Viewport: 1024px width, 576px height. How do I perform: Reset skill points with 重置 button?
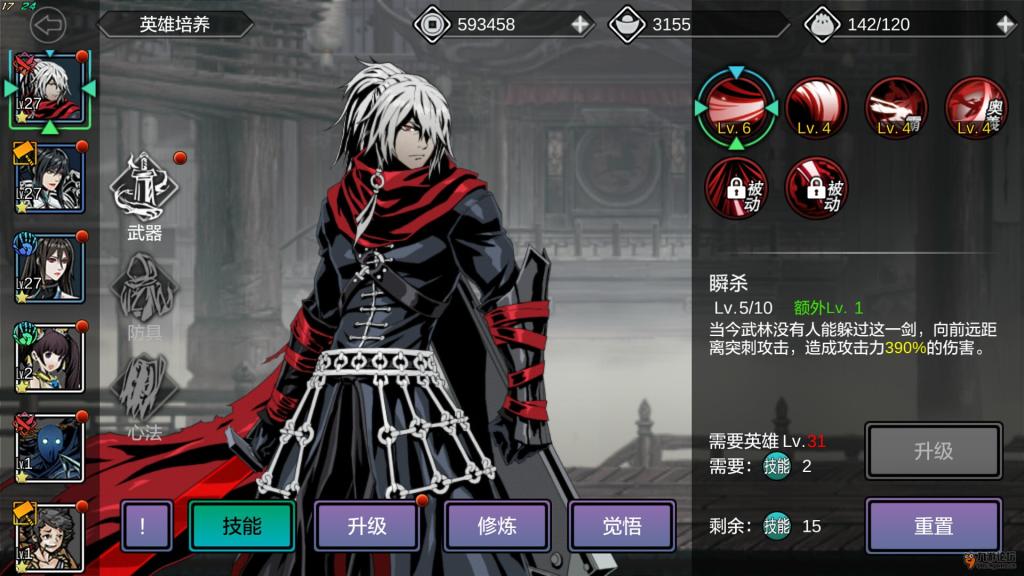pyautogui.click(x=933, y=526)
